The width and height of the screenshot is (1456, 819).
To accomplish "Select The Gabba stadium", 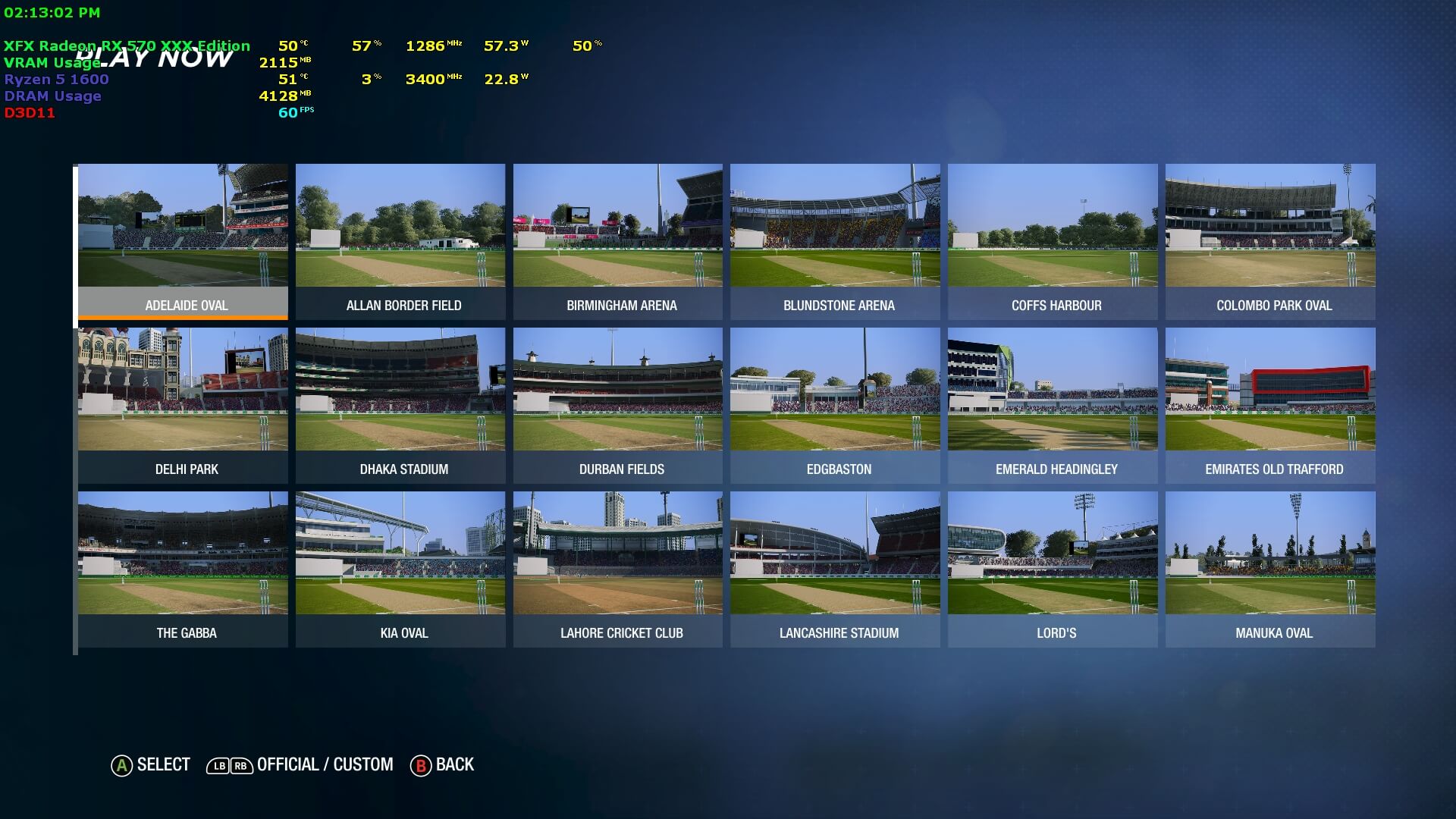I will [183, 569].
